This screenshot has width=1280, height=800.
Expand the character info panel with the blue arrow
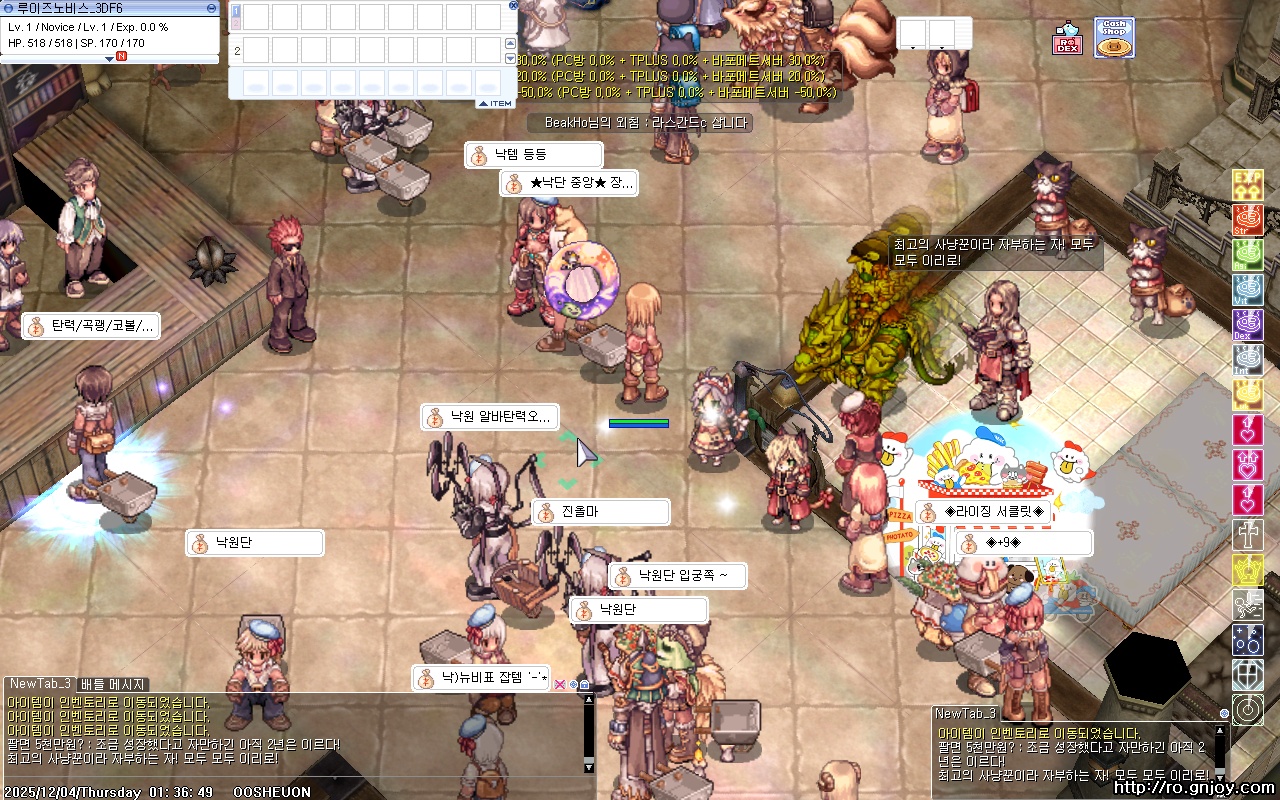coord(110,58)
